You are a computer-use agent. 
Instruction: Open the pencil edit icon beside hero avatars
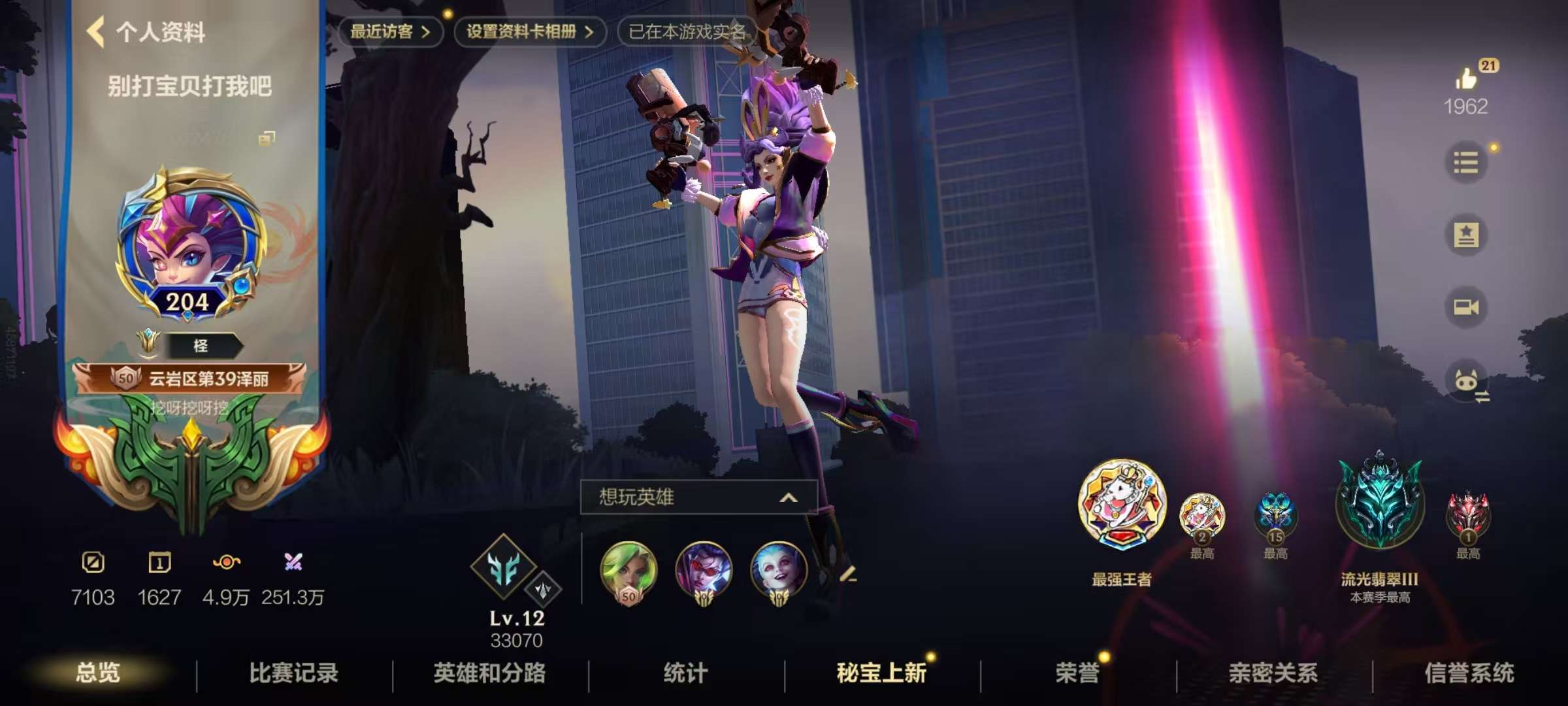click(858, 575)
